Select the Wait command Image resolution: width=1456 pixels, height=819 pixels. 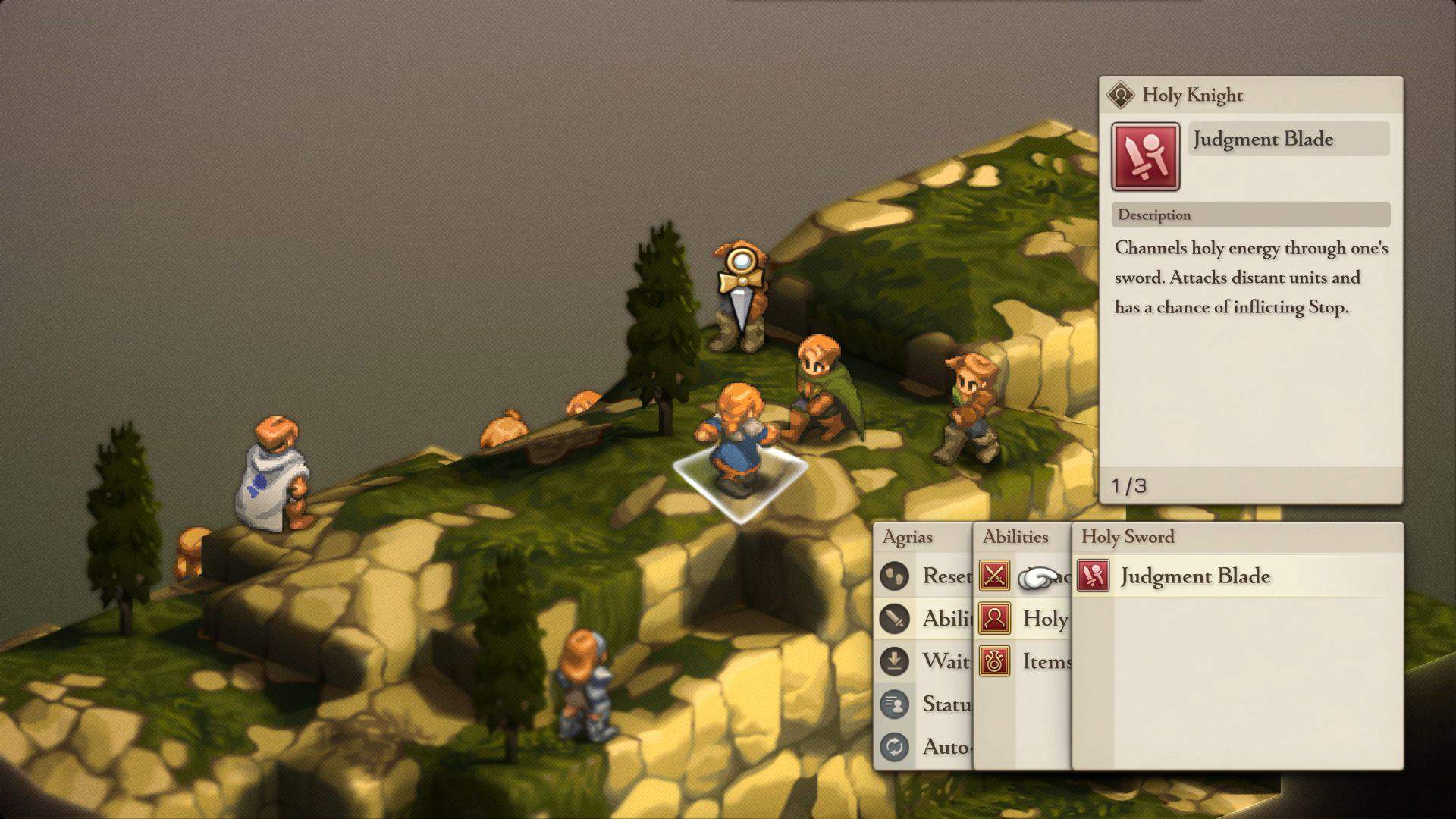[925, 661]
